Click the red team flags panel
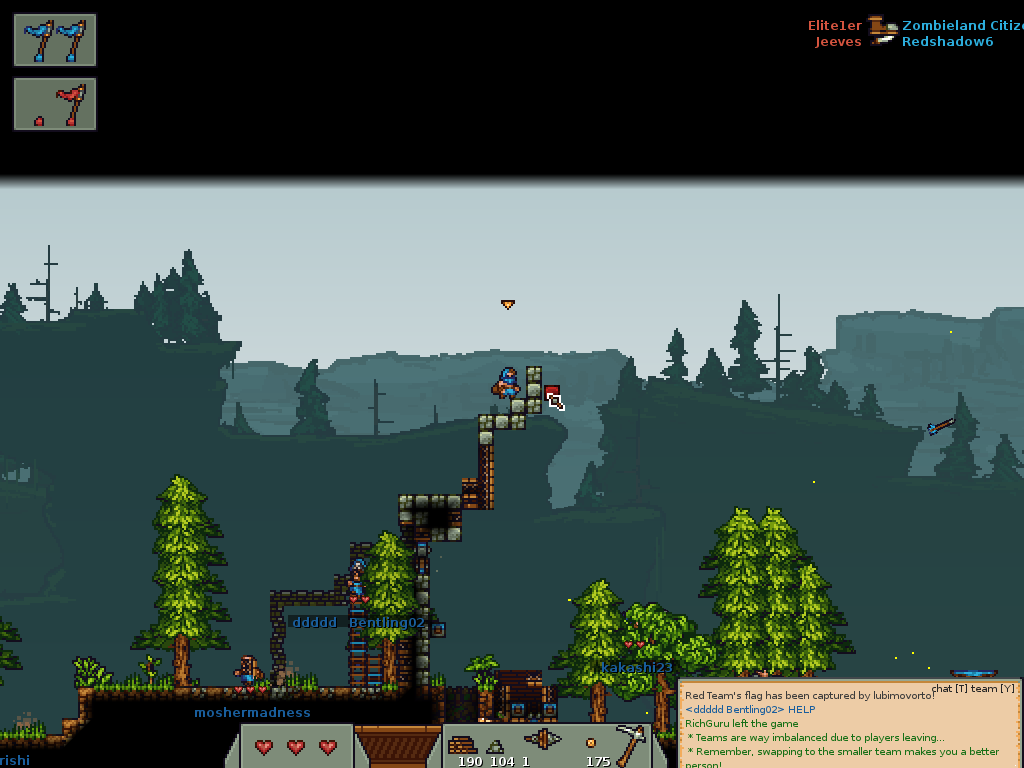Screen dimensions: 1024x768 [x=55, y=104]
